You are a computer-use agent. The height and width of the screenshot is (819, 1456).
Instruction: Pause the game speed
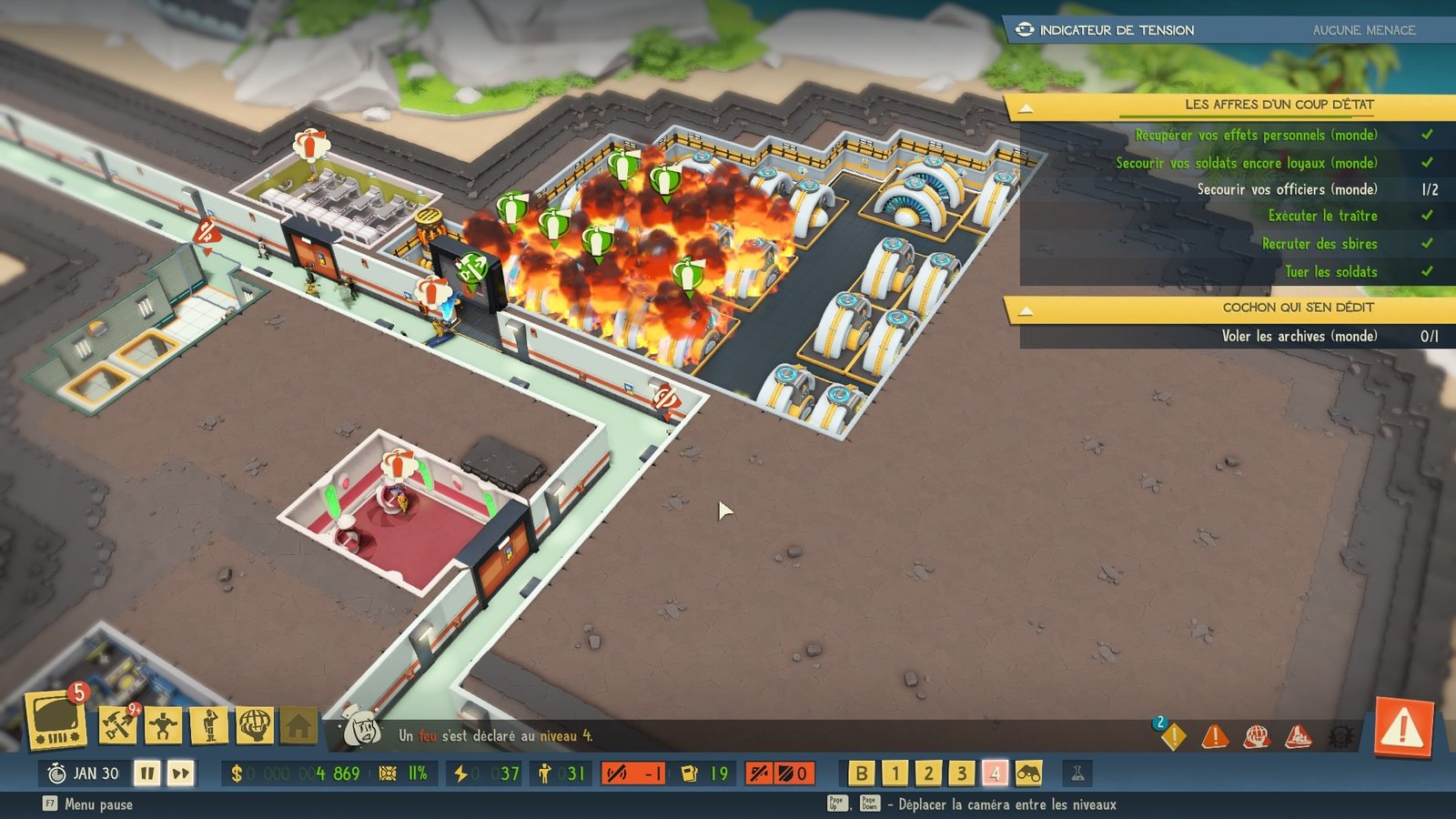pyautogui.click(x=147, y=773)
